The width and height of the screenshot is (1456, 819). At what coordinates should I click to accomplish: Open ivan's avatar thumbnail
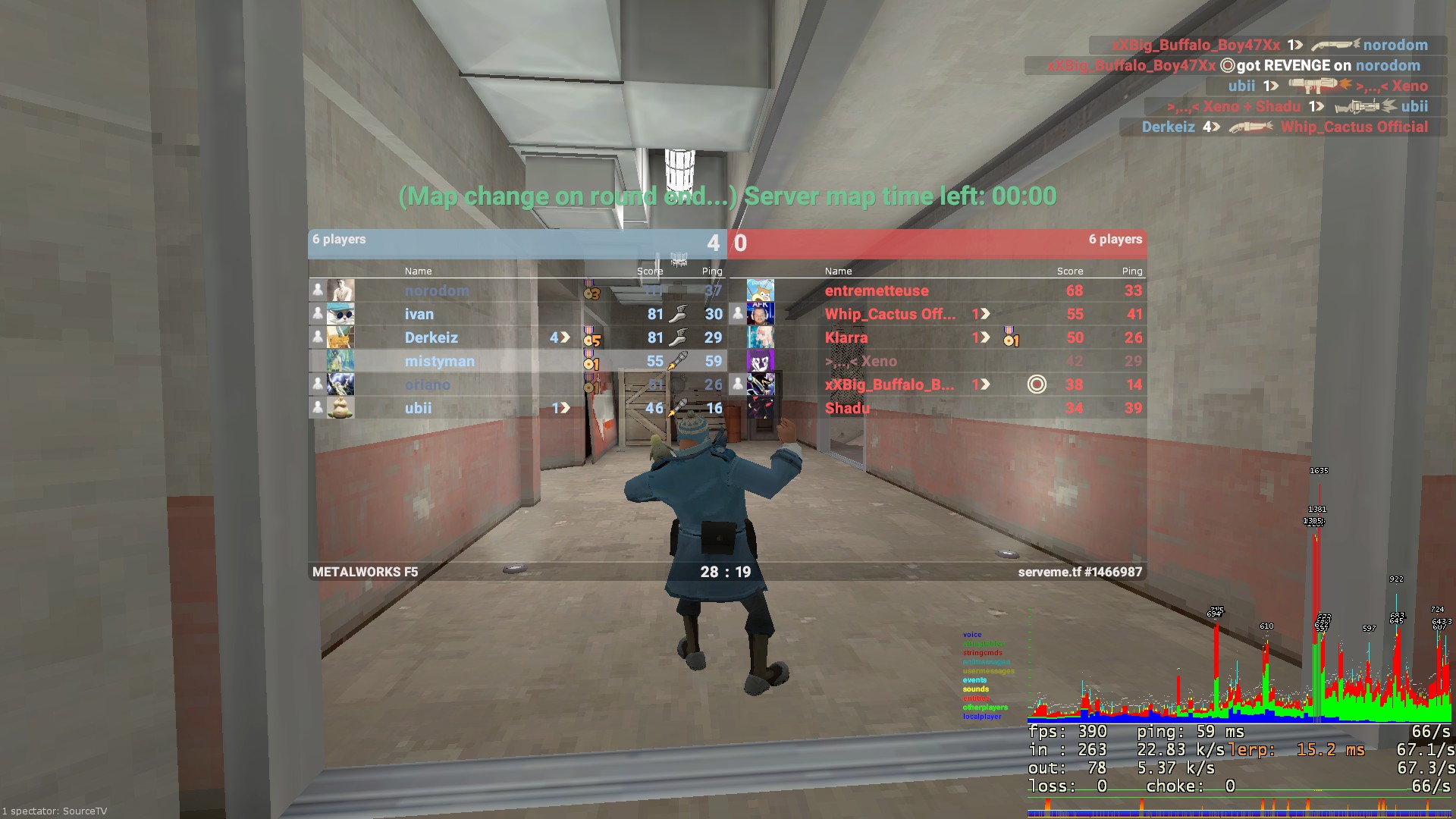pos(340,314)
